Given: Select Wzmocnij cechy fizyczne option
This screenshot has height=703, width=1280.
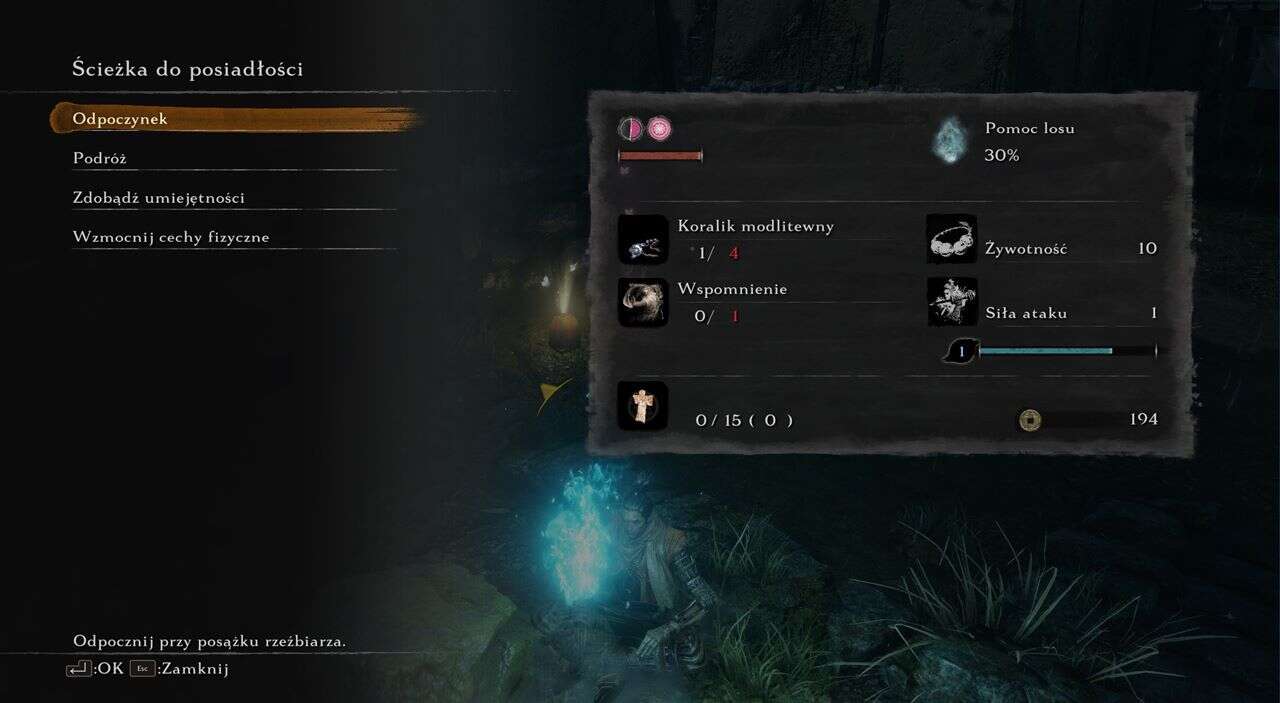Looking at the screenshot, I should (171, 237).
